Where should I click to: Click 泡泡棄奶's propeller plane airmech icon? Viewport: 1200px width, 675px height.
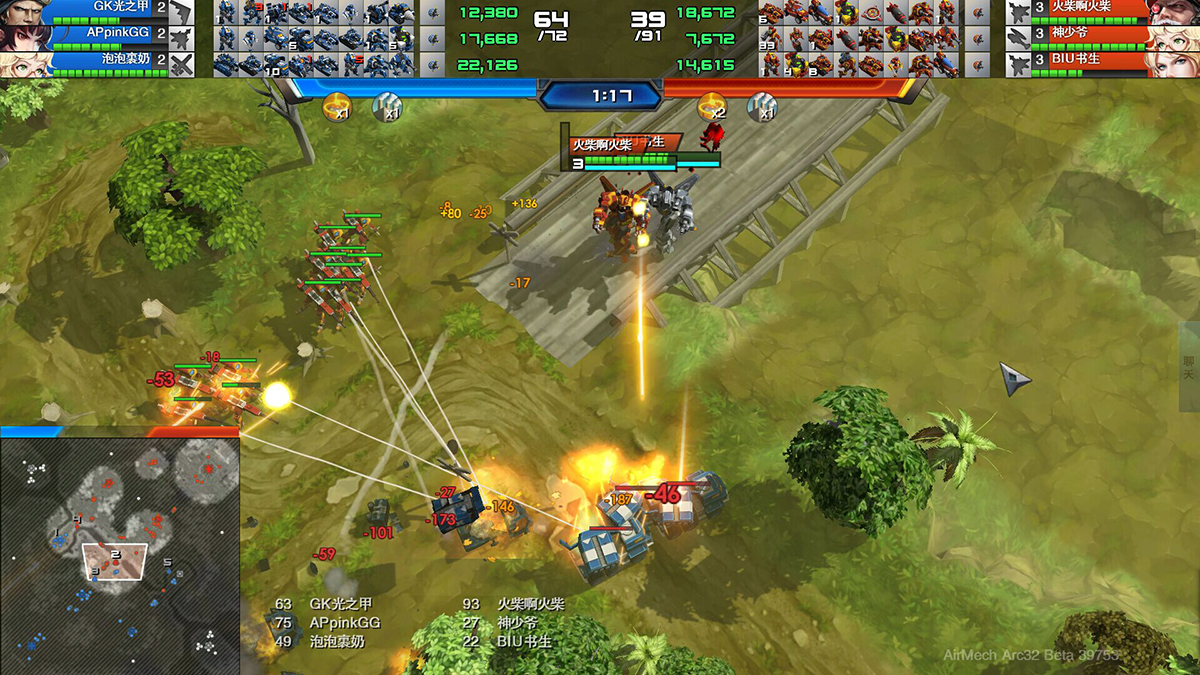182,64
